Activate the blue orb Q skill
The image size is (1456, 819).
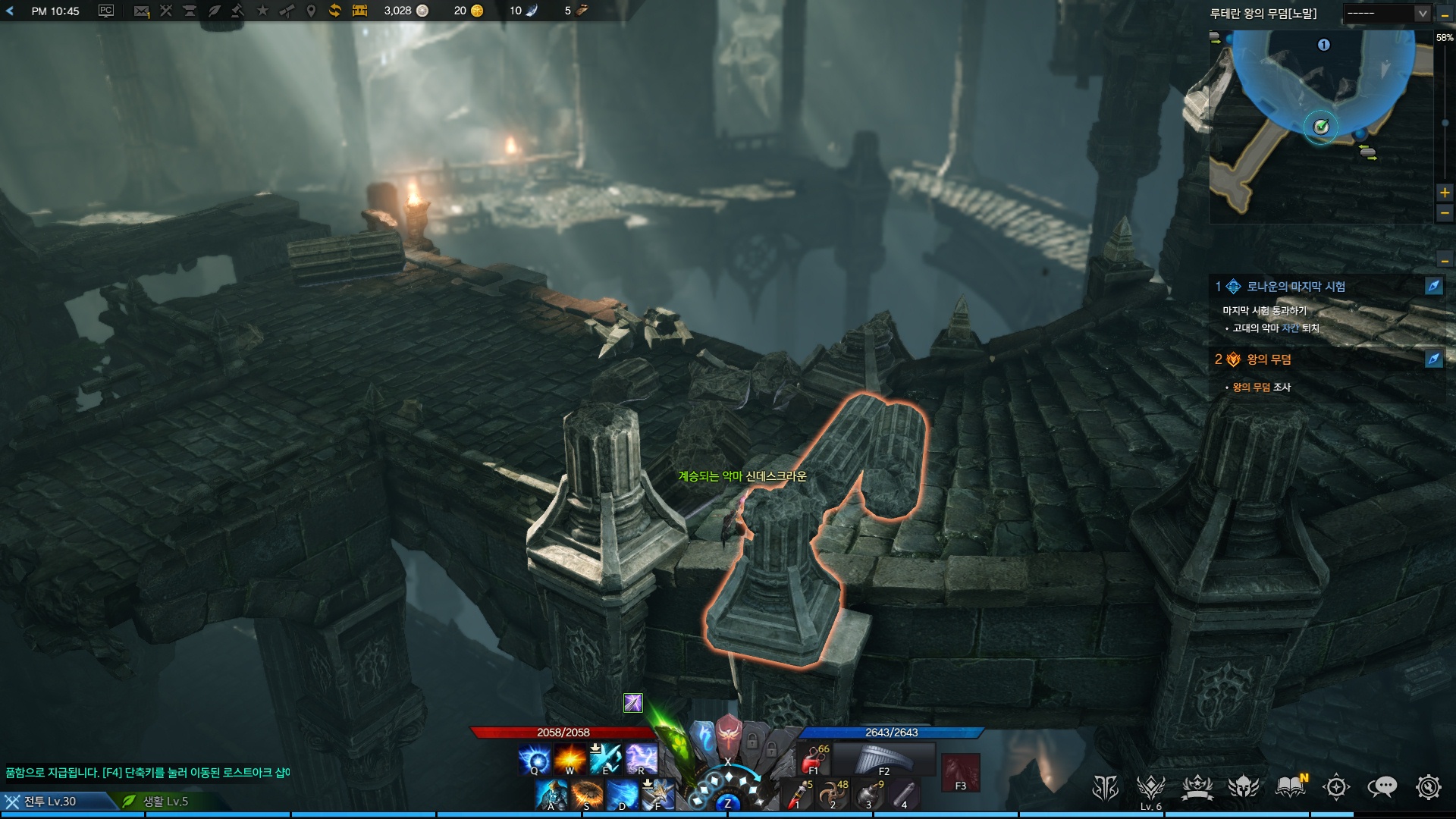point(534,759)
